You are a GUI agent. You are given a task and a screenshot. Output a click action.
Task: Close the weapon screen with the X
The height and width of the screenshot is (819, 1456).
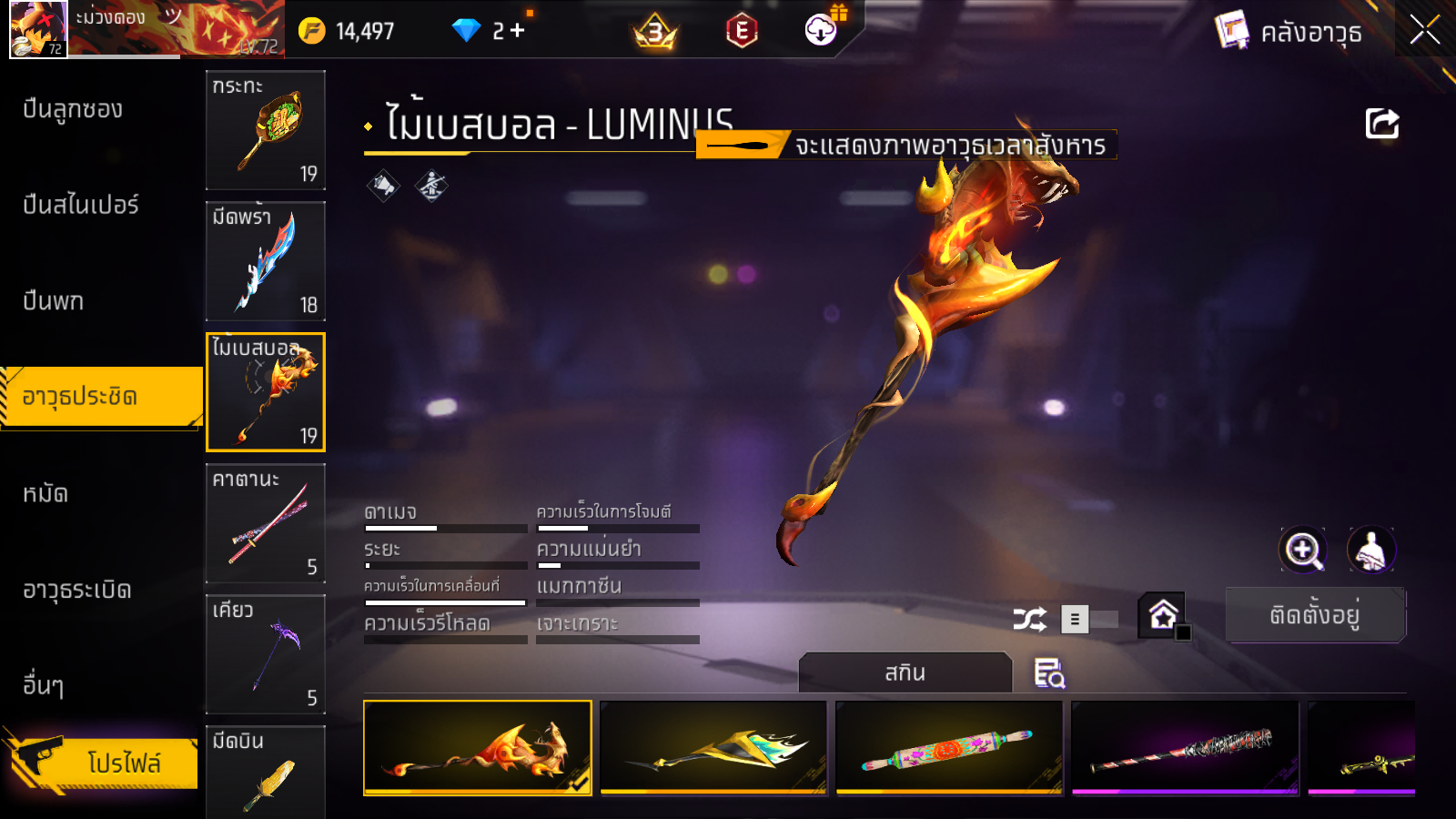tap(1424, 31)
